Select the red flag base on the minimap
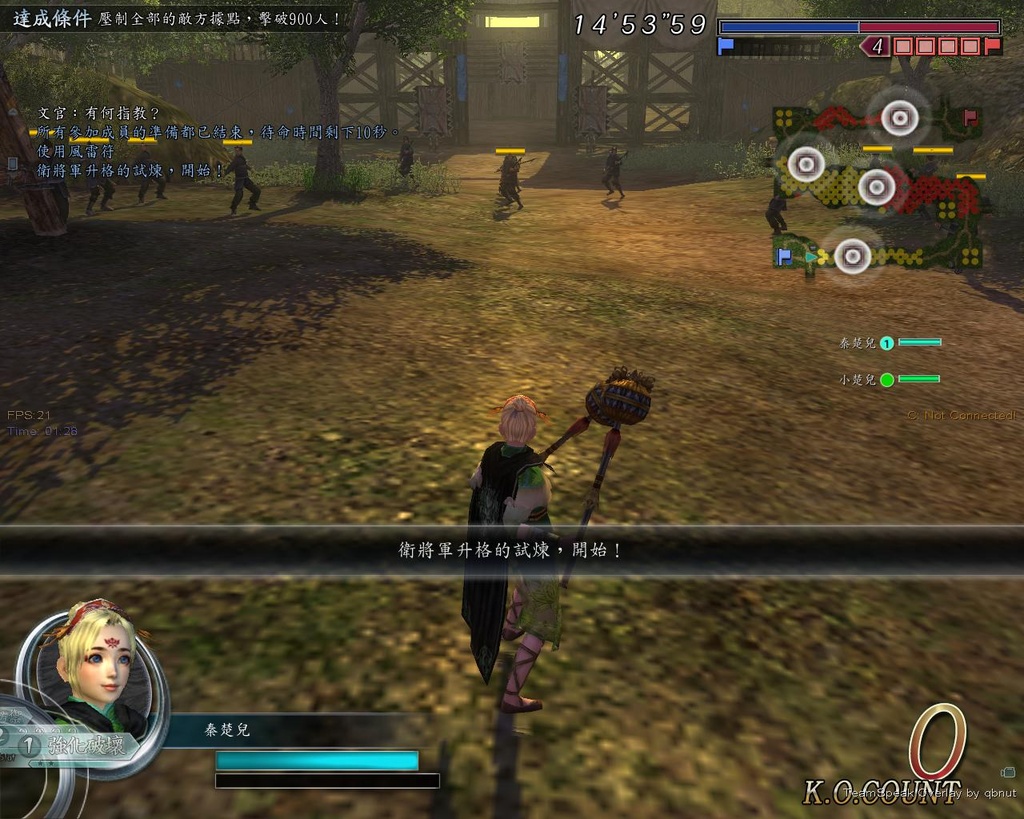Viewport: 1024px width, 819px height. point(969,117)
